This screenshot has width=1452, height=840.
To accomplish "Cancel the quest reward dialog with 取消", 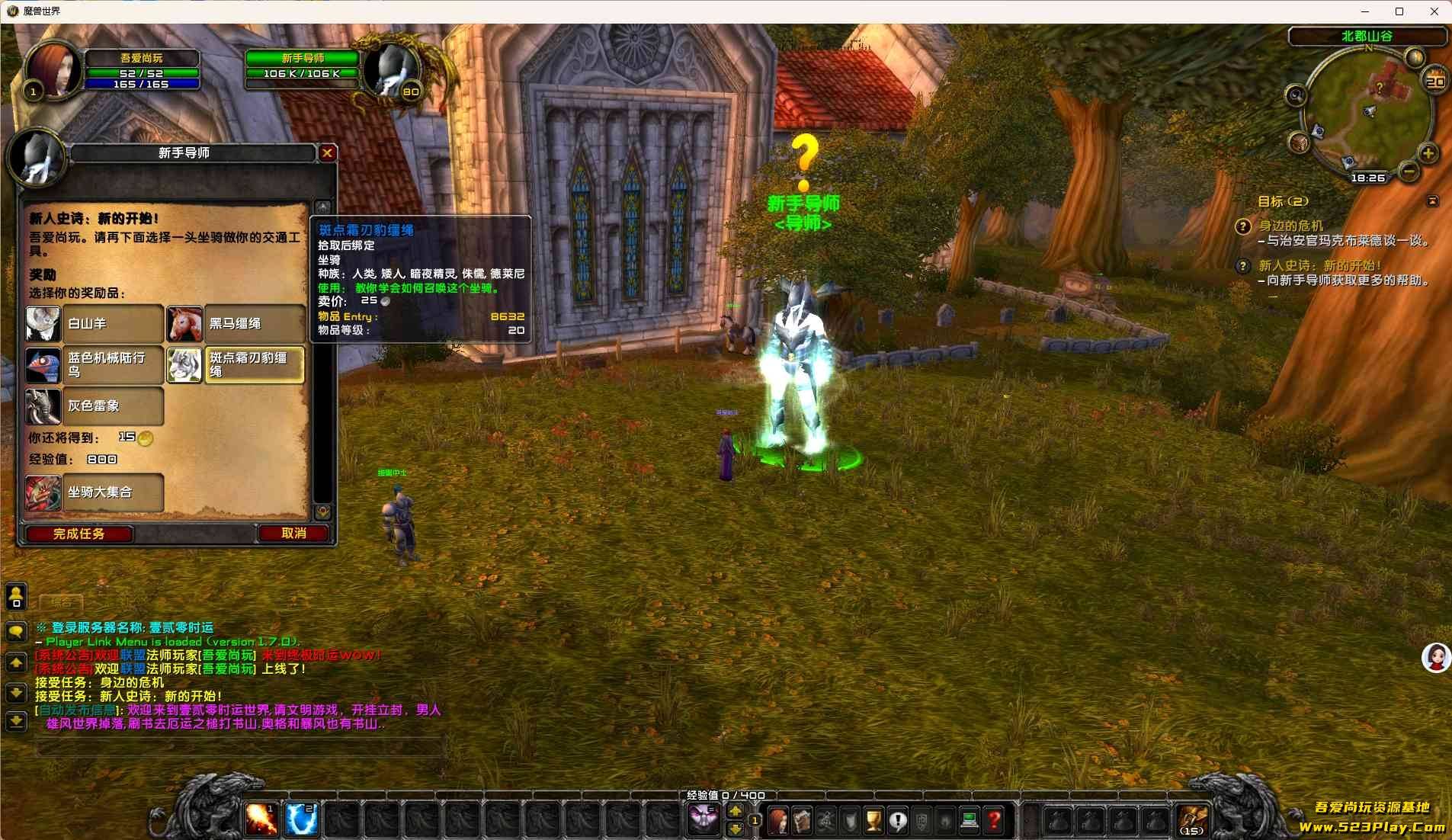I will tap(293, 534).
